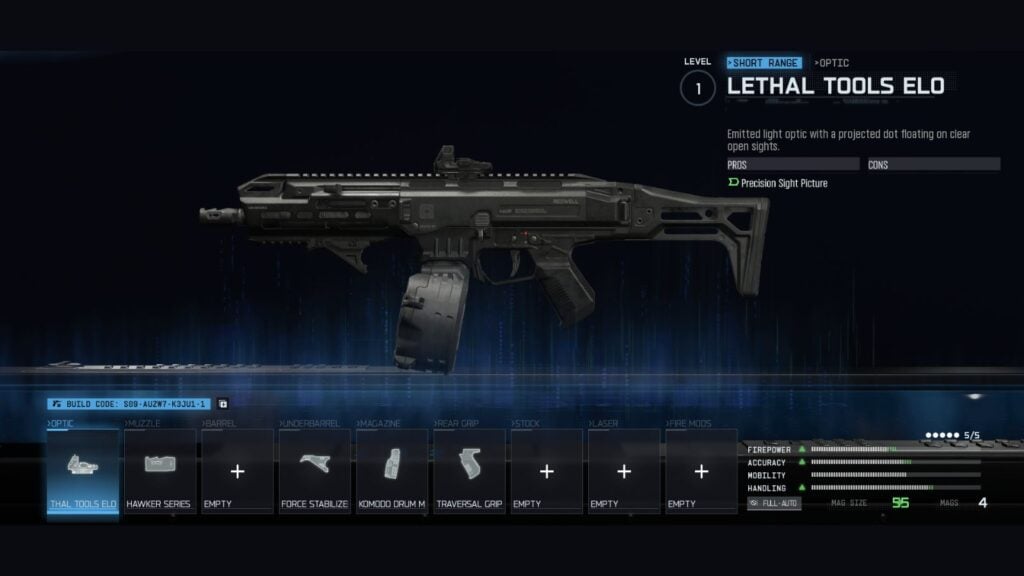Image resolution: width=1024 pixels, height=576 pixels.
Task: Toggle the Full-Auto fire mode indicator
Action: tap(774, 503)
